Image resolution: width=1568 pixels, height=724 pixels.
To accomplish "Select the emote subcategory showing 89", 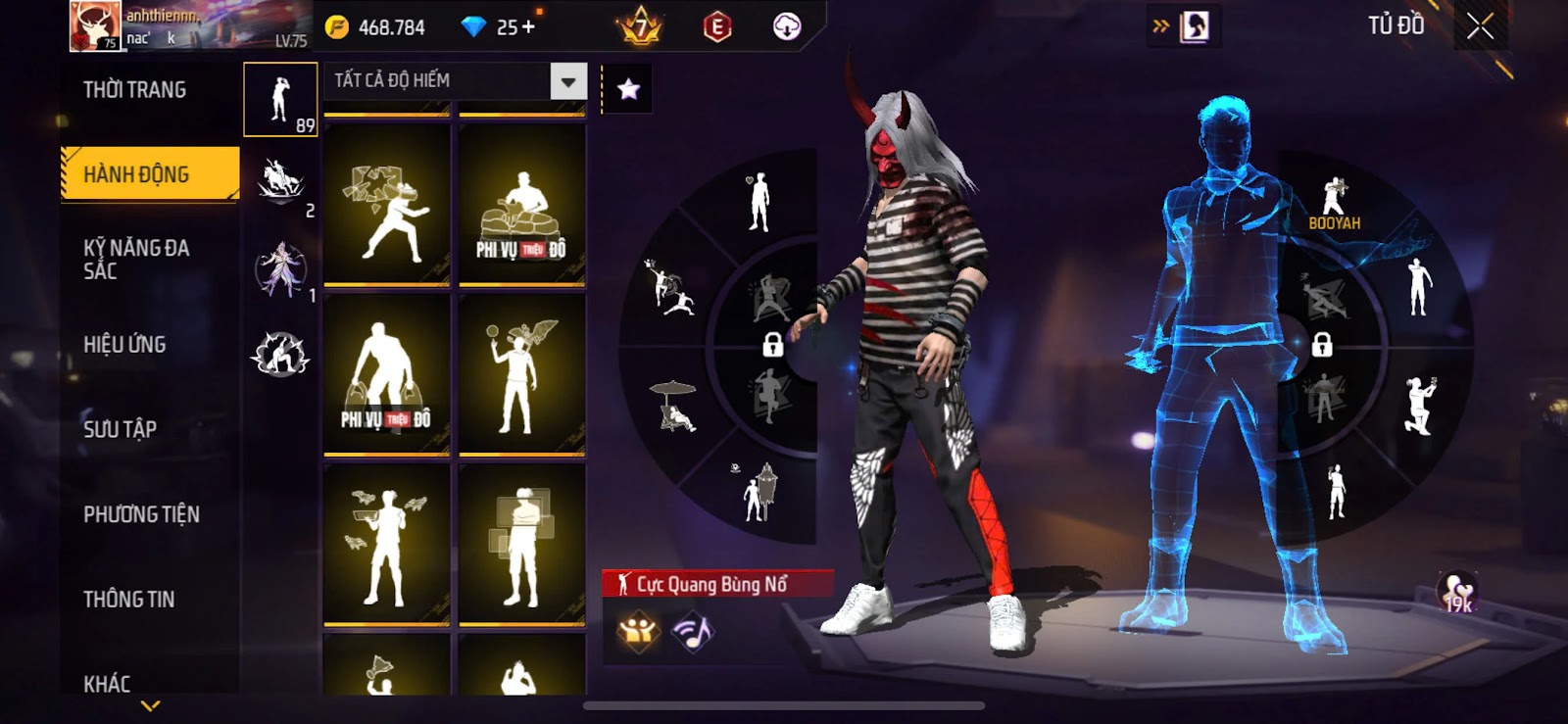I will pyautogui.click(x=280, y=100).
